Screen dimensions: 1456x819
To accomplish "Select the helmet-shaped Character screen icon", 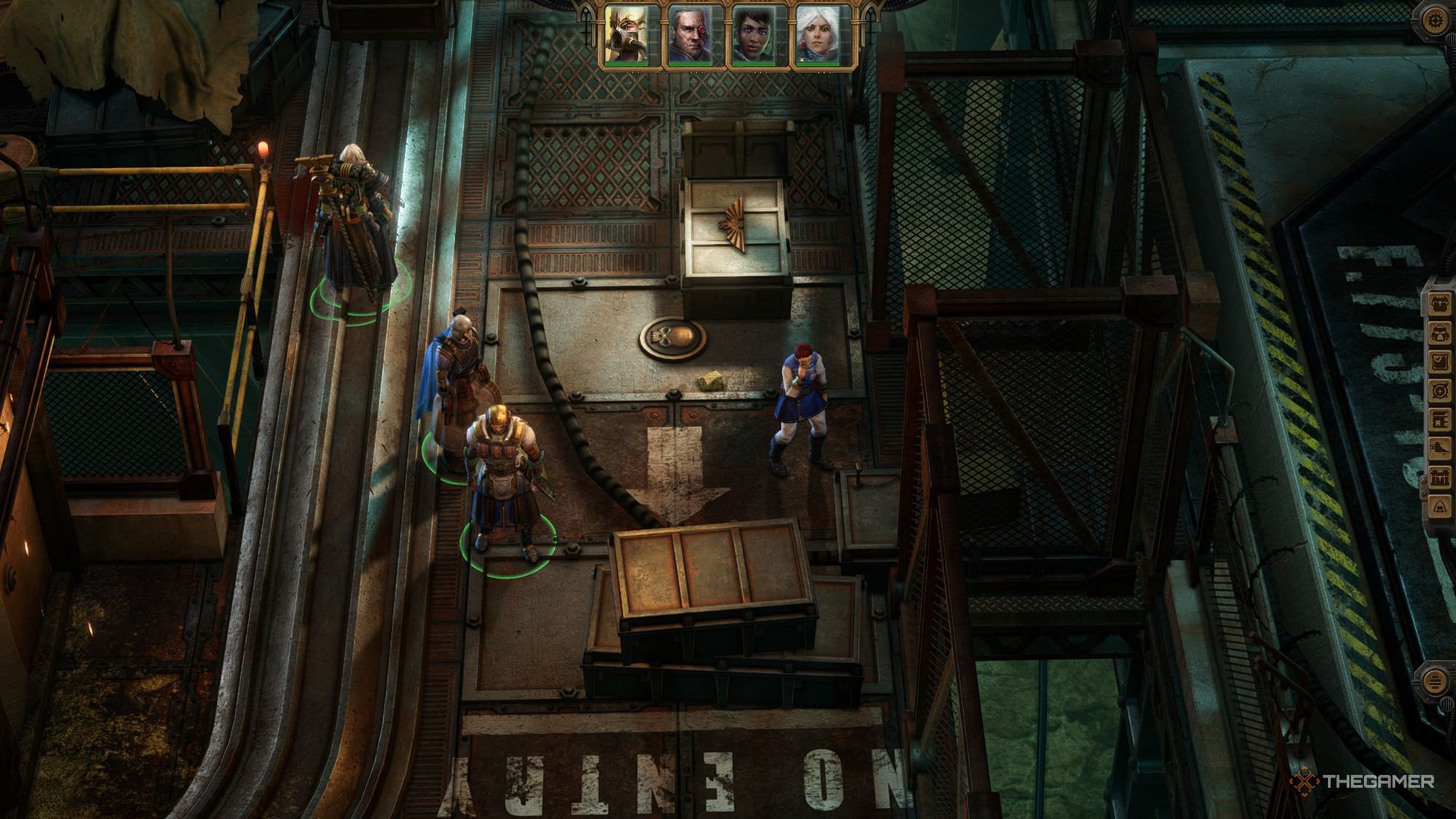I will (1439, 333).
